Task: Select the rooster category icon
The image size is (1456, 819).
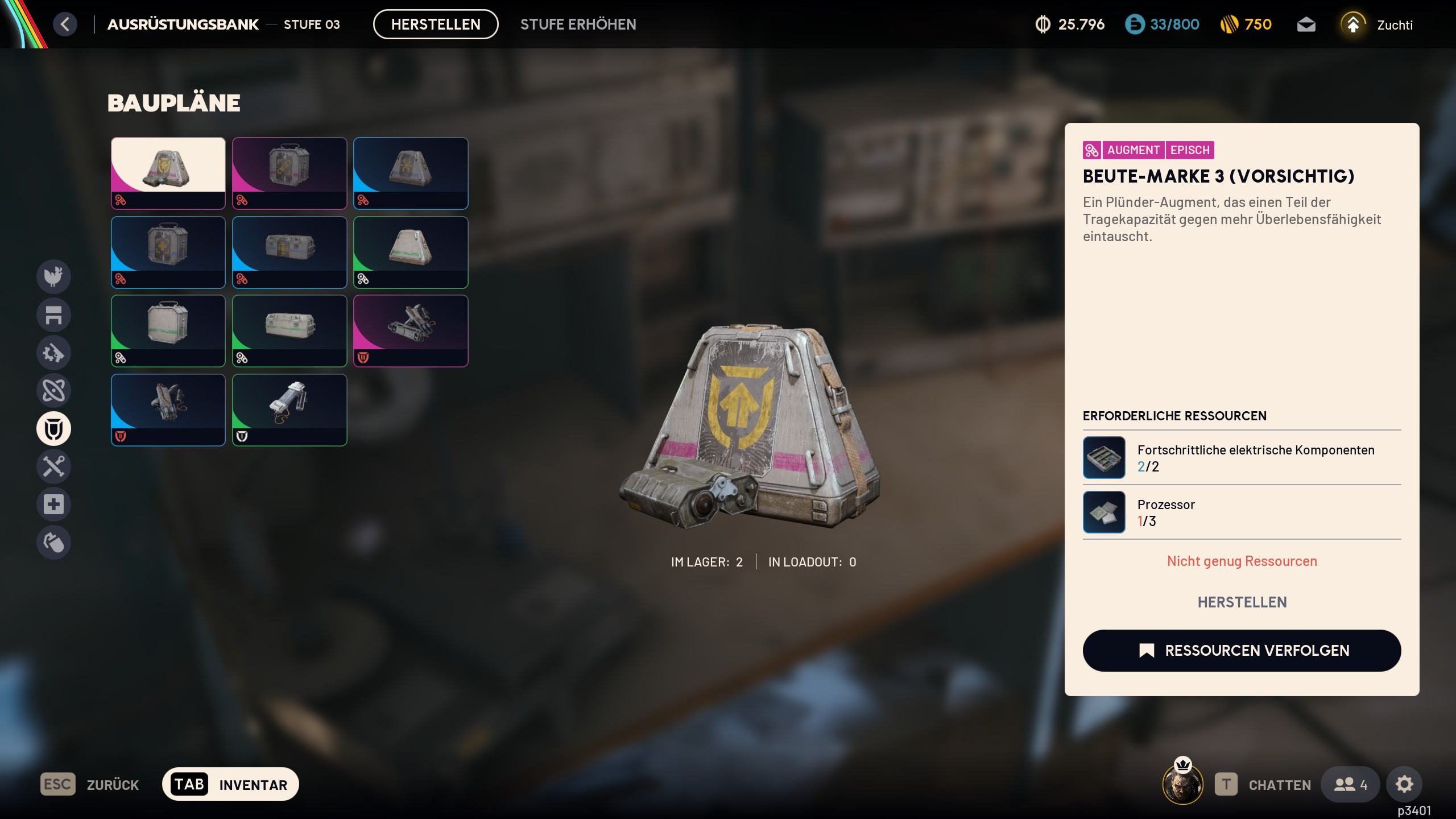Action: pos(53,276)
